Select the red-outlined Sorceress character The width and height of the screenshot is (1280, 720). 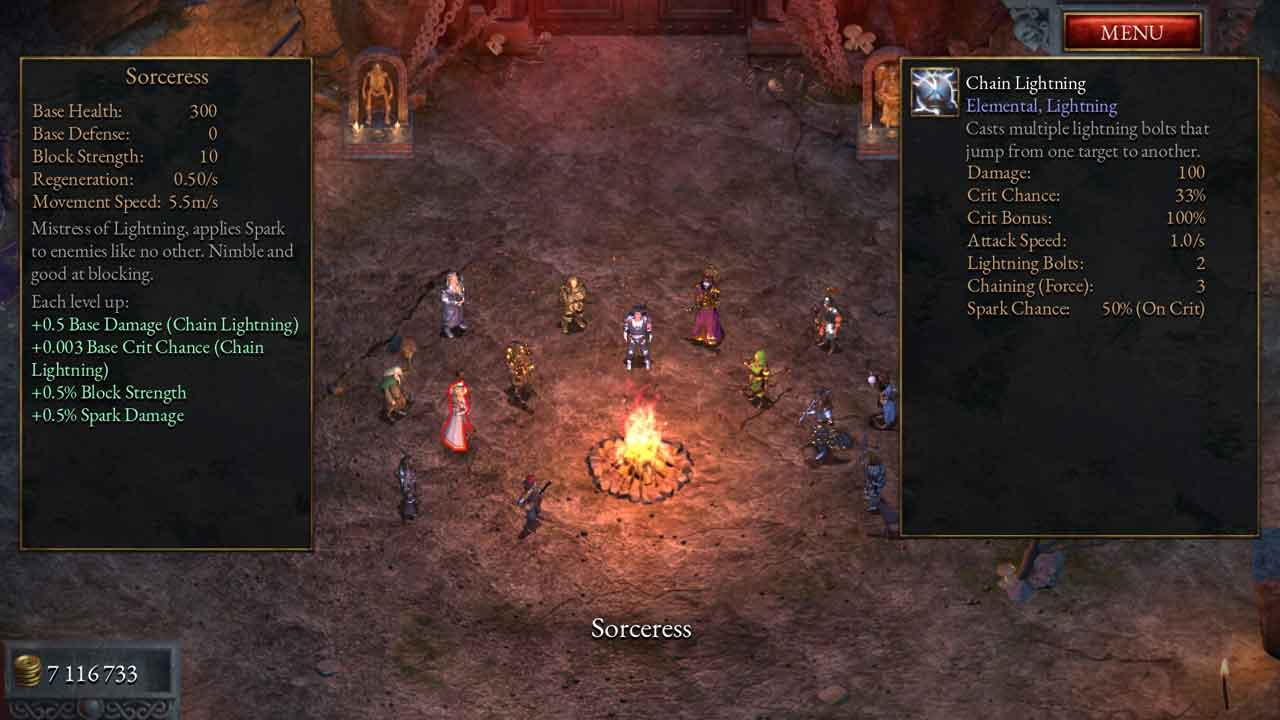click(x=458, y=416)
